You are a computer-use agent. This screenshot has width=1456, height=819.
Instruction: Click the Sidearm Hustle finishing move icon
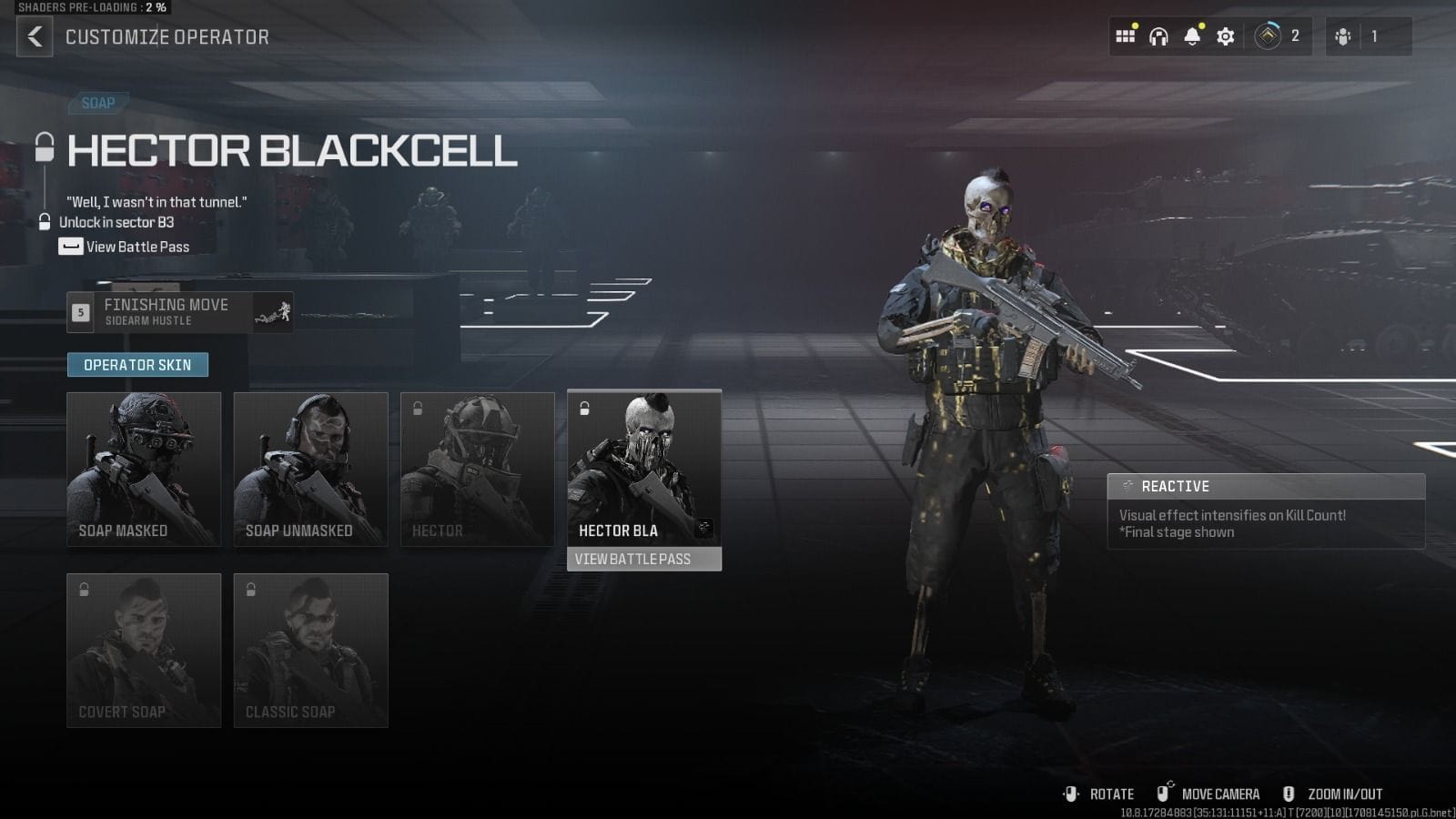pyautogui.click(x=272, y=313)
